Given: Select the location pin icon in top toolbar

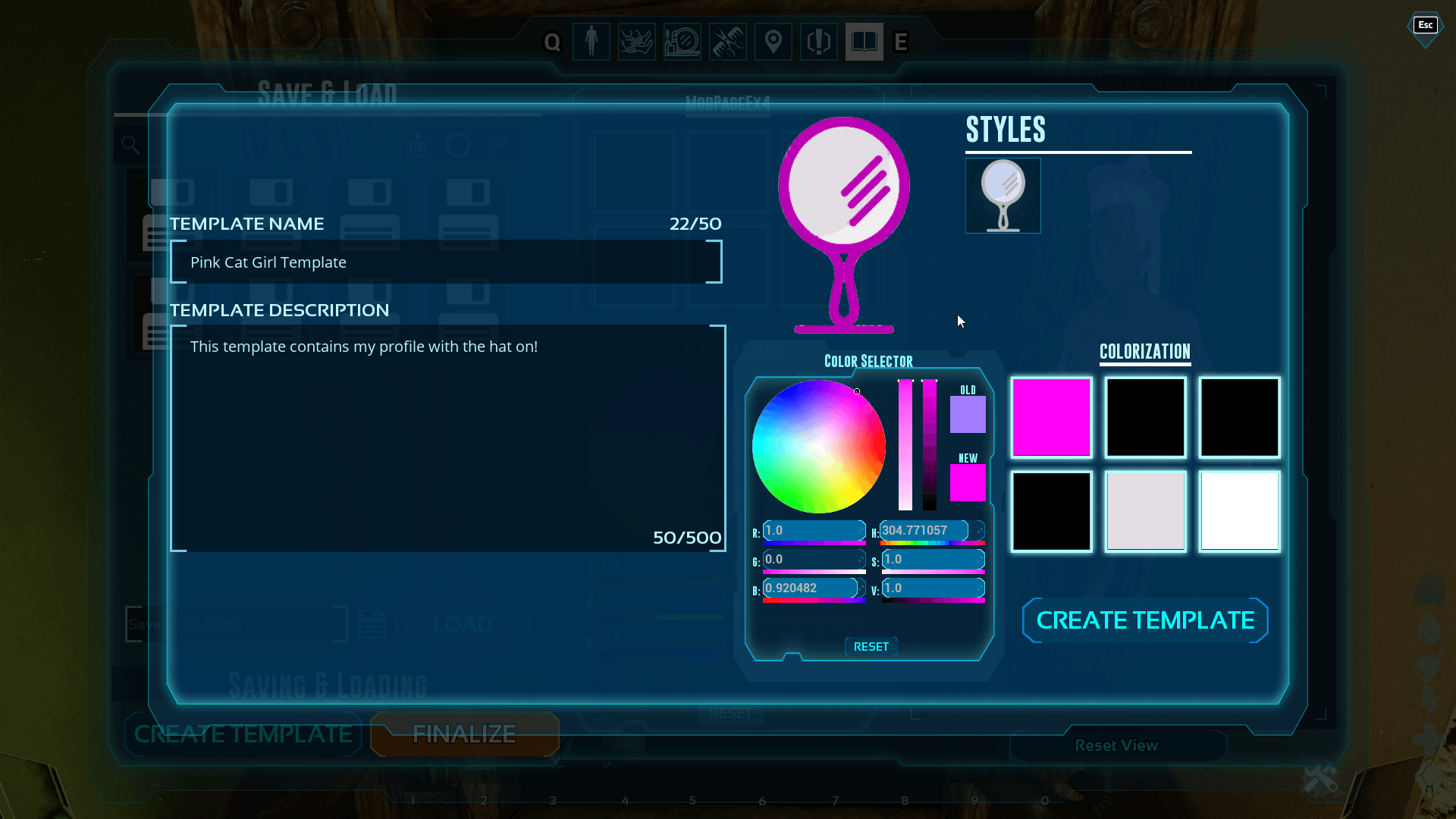Looking at the screenshot, I should 773,42.
